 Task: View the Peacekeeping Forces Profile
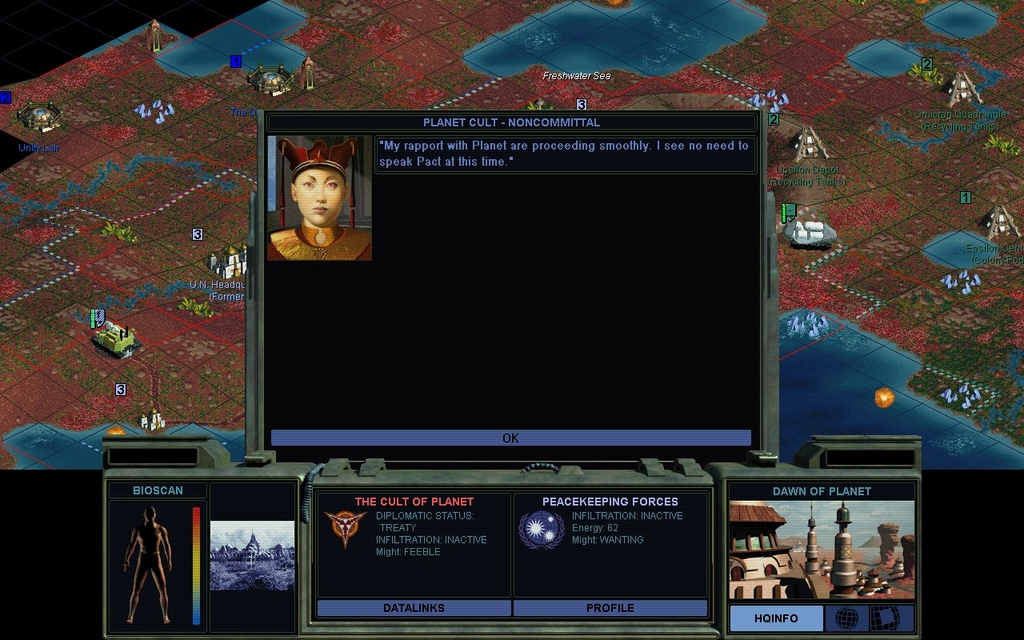(x=610, y=608)
